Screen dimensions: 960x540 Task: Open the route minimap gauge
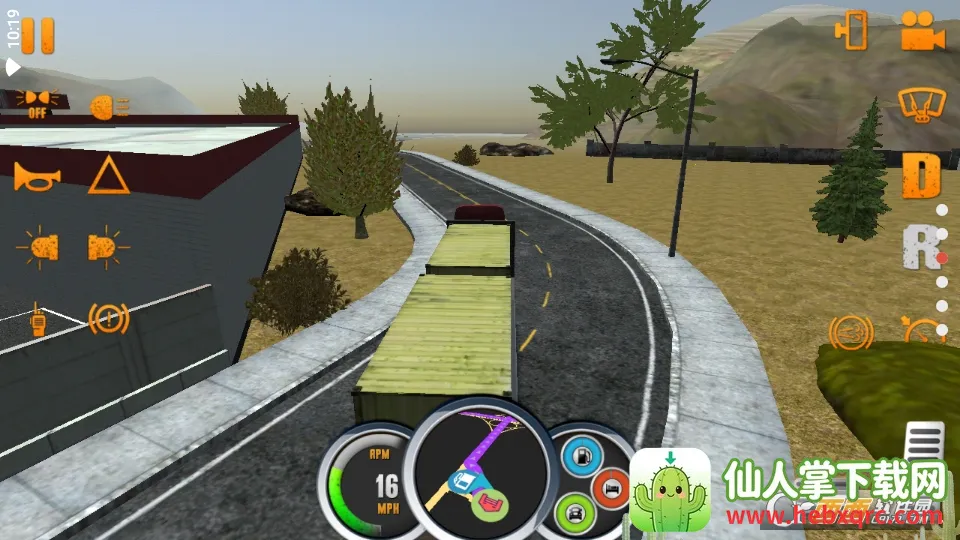coord(480,472)
